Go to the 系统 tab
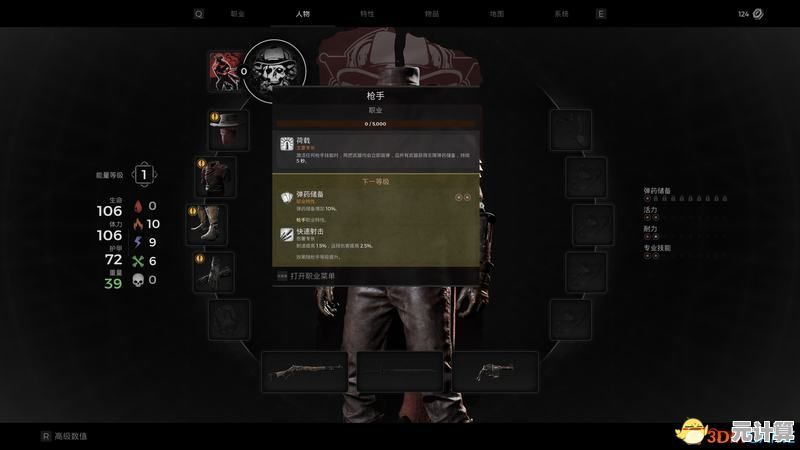 click(x=561, y=14)
